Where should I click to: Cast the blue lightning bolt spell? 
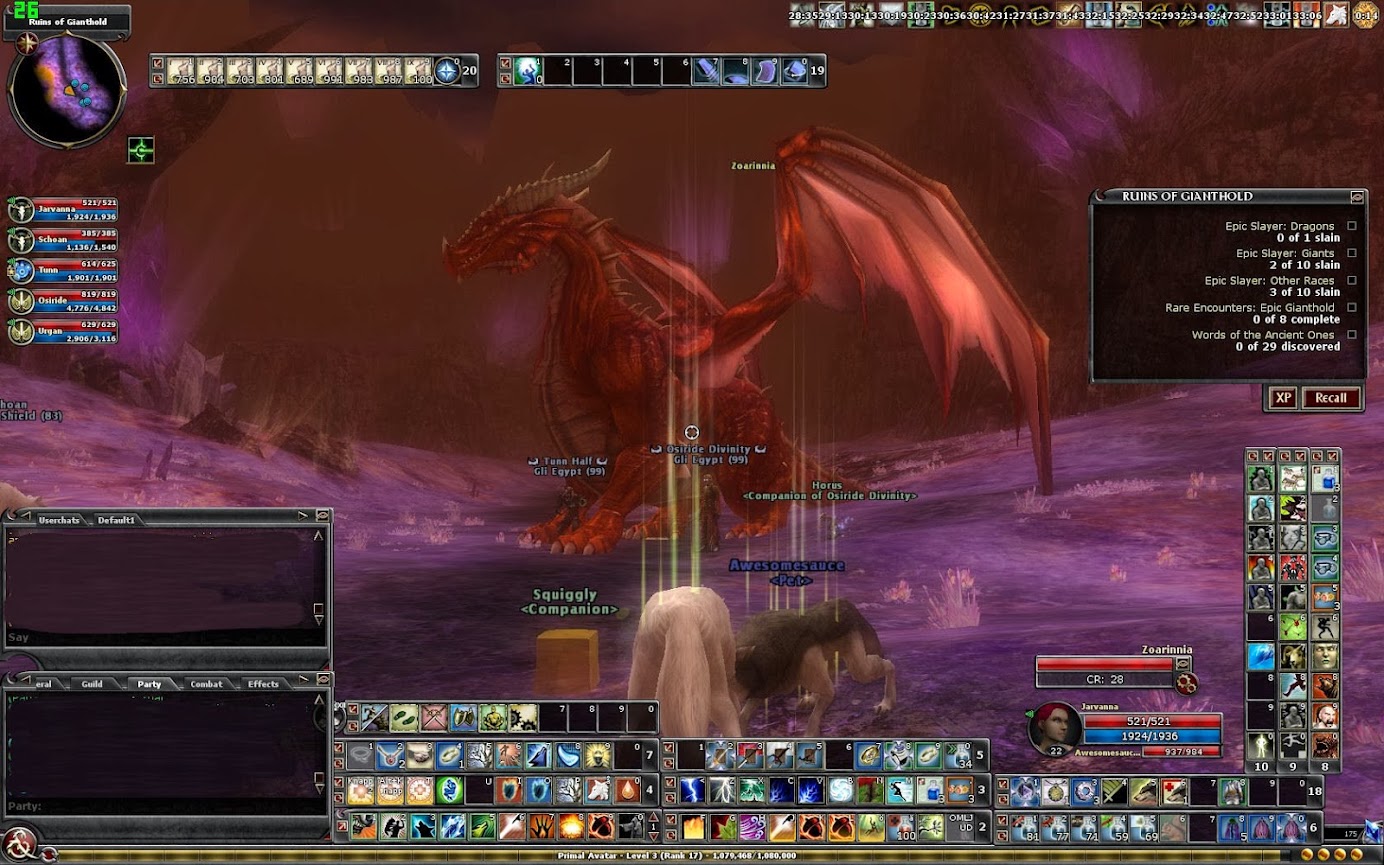(692, 791)
